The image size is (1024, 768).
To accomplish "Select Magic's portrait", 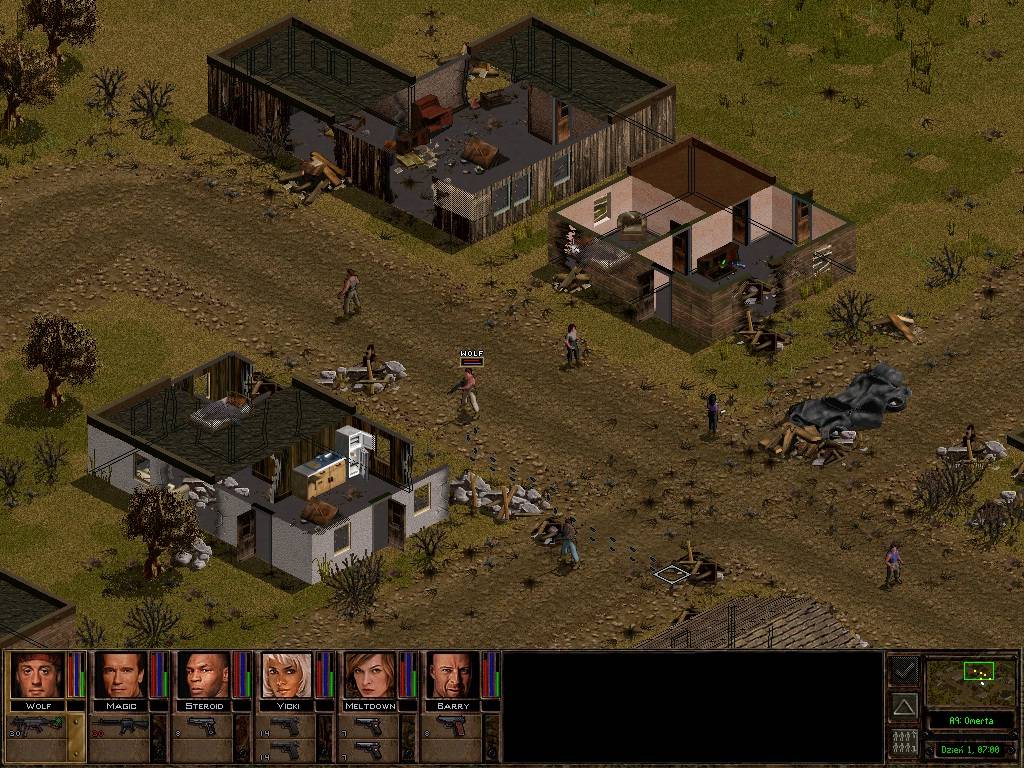I will [120, 675].
